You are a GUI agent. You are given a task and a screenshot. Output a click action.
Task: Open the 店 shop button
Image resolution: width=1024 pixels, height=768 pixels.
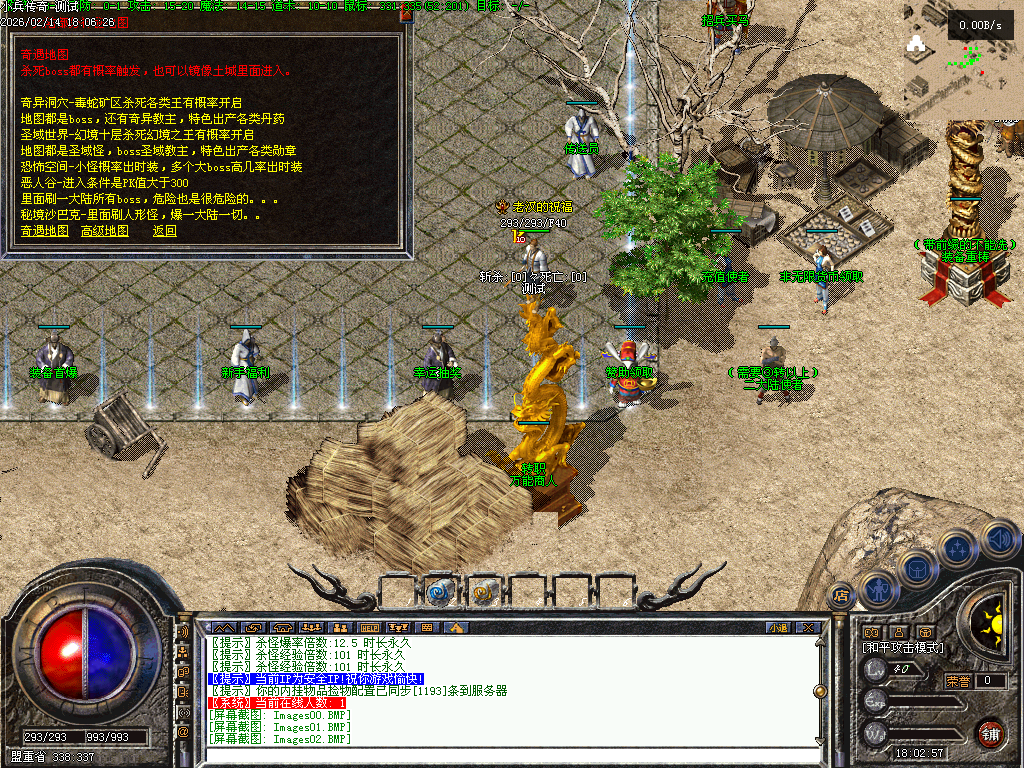(x=841, y=595)
